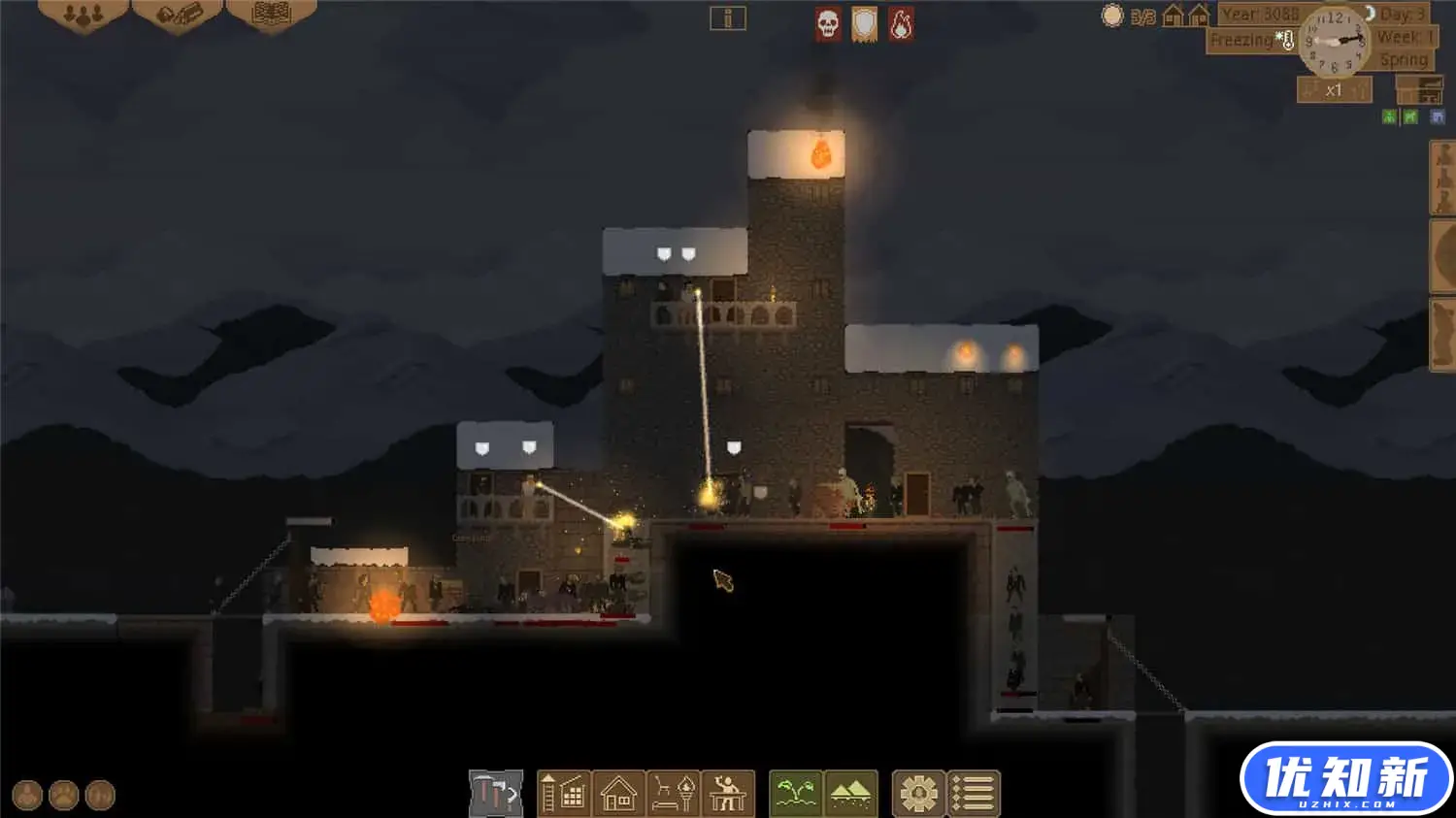Open the furniture and torch menu
Screen dimensions: 1456x818
674,793
